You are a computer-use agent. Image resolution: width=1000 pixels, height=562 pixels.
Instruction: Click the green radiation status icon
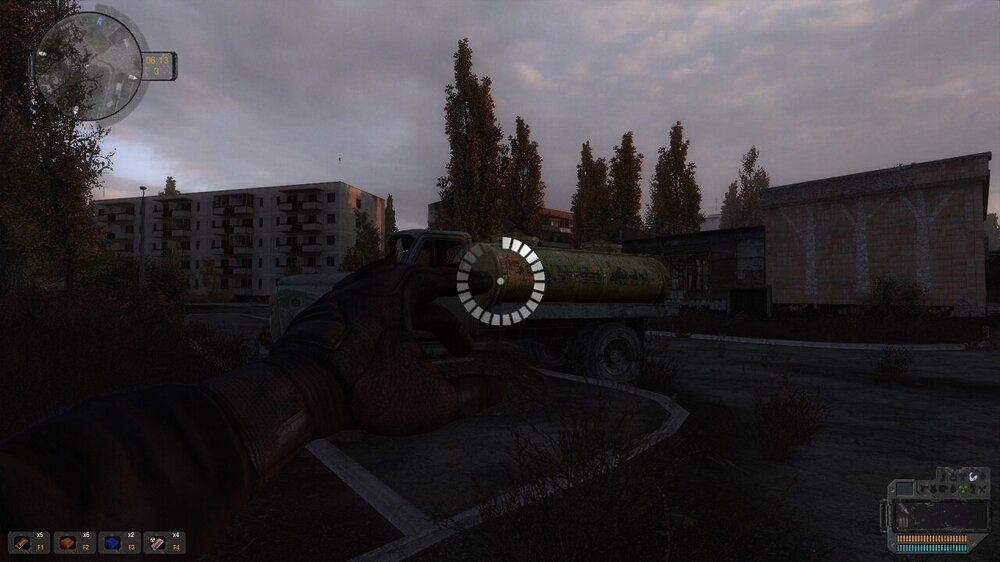point(961,489)
